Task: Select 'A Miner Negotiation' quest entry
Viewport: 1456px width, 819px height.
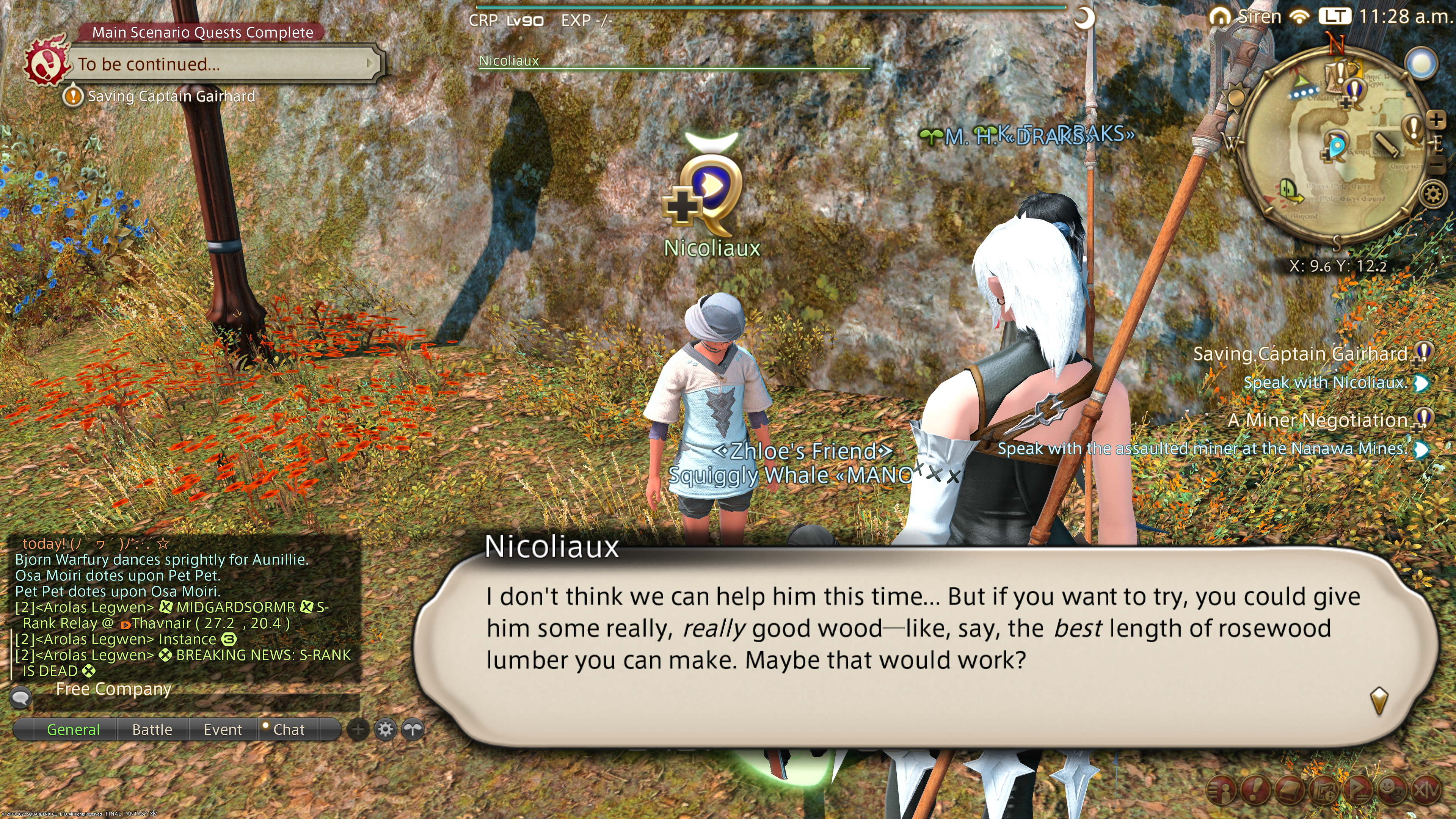Action: tap(1317, 420)
